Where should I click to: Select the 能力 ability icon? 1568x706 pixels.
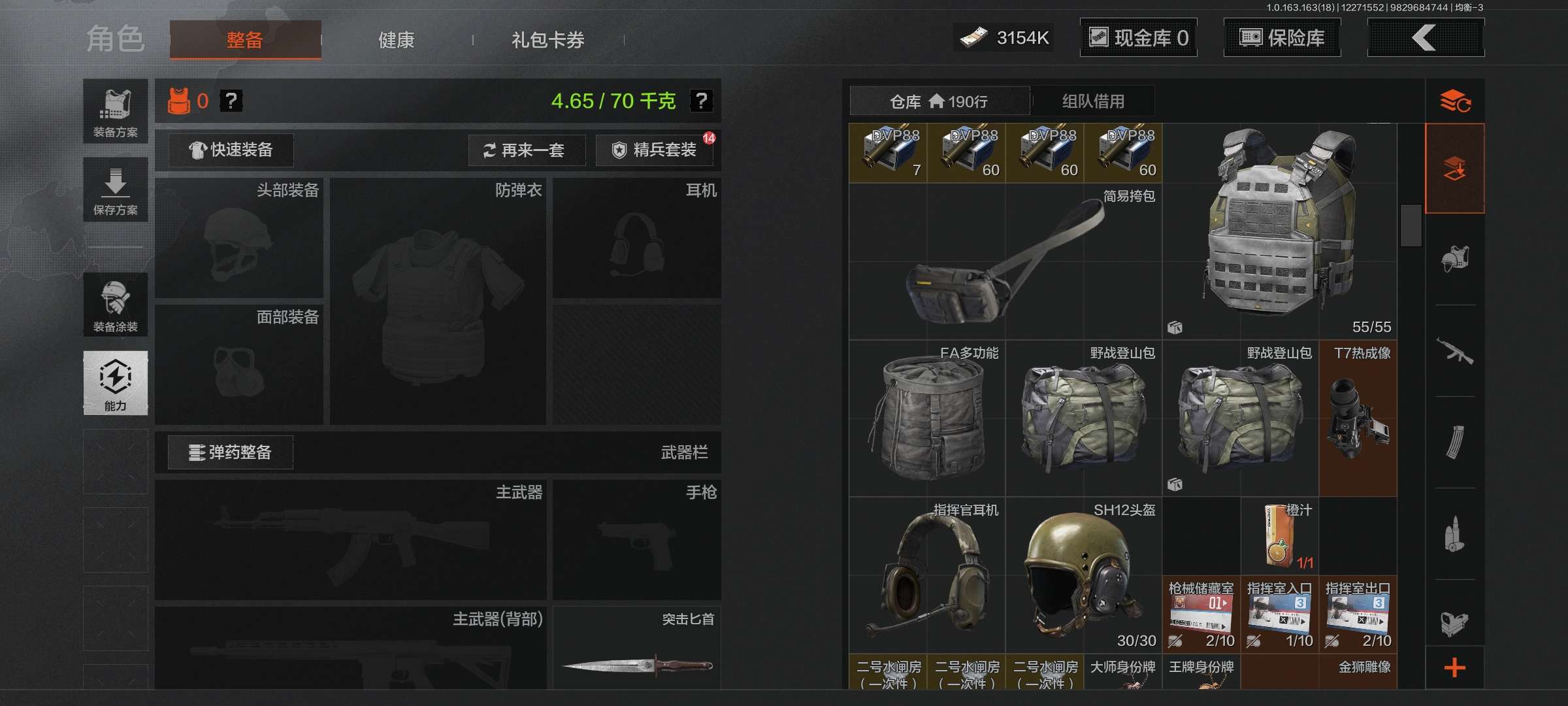pyautogui.click(x=115, y=382)
